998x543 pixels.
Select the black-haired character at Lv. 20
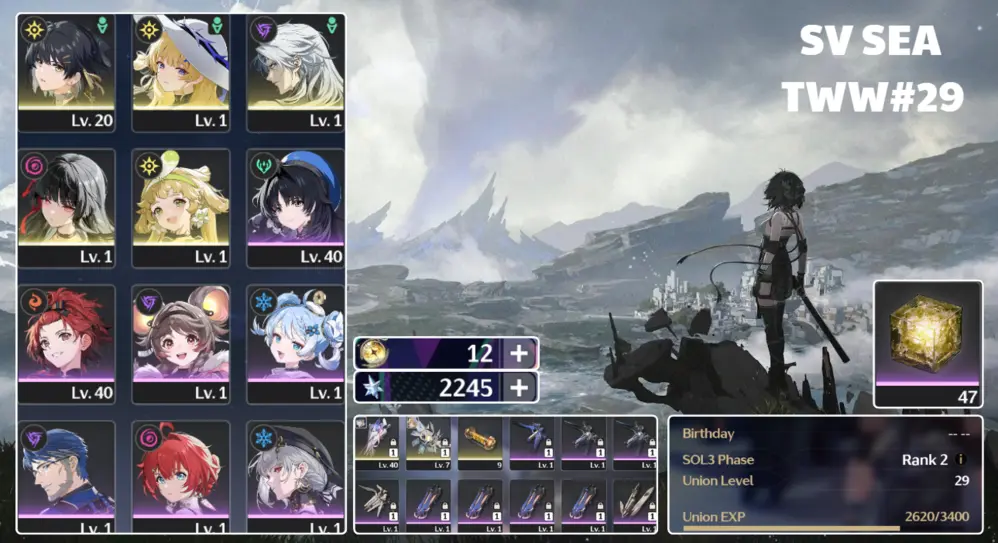(66, 72)
